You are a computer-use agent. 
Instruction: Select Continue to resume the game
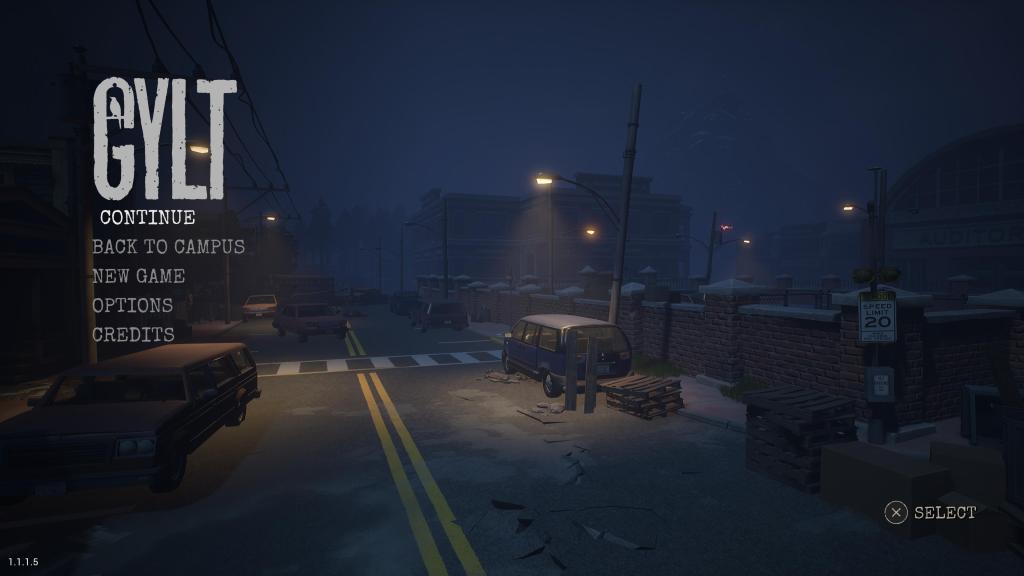147,216
